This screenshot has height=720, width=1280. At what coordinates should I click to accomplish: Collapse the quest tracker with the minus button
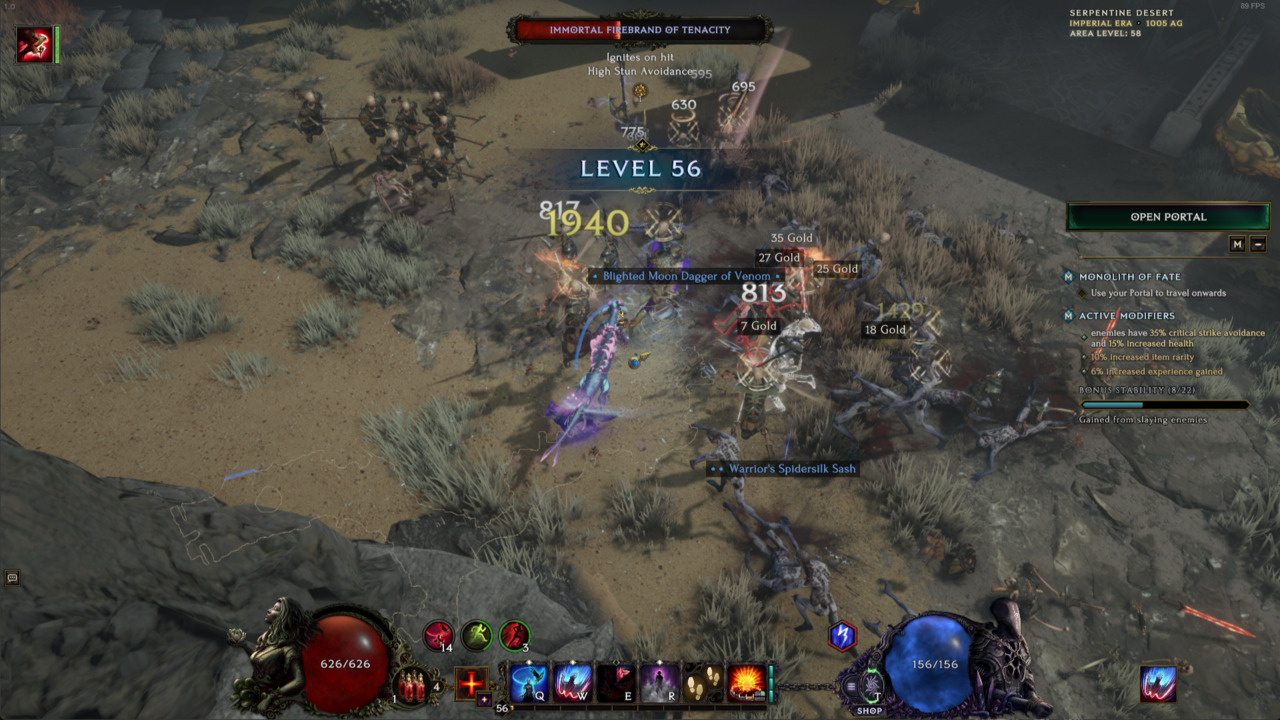click(x=1258, y=244)
